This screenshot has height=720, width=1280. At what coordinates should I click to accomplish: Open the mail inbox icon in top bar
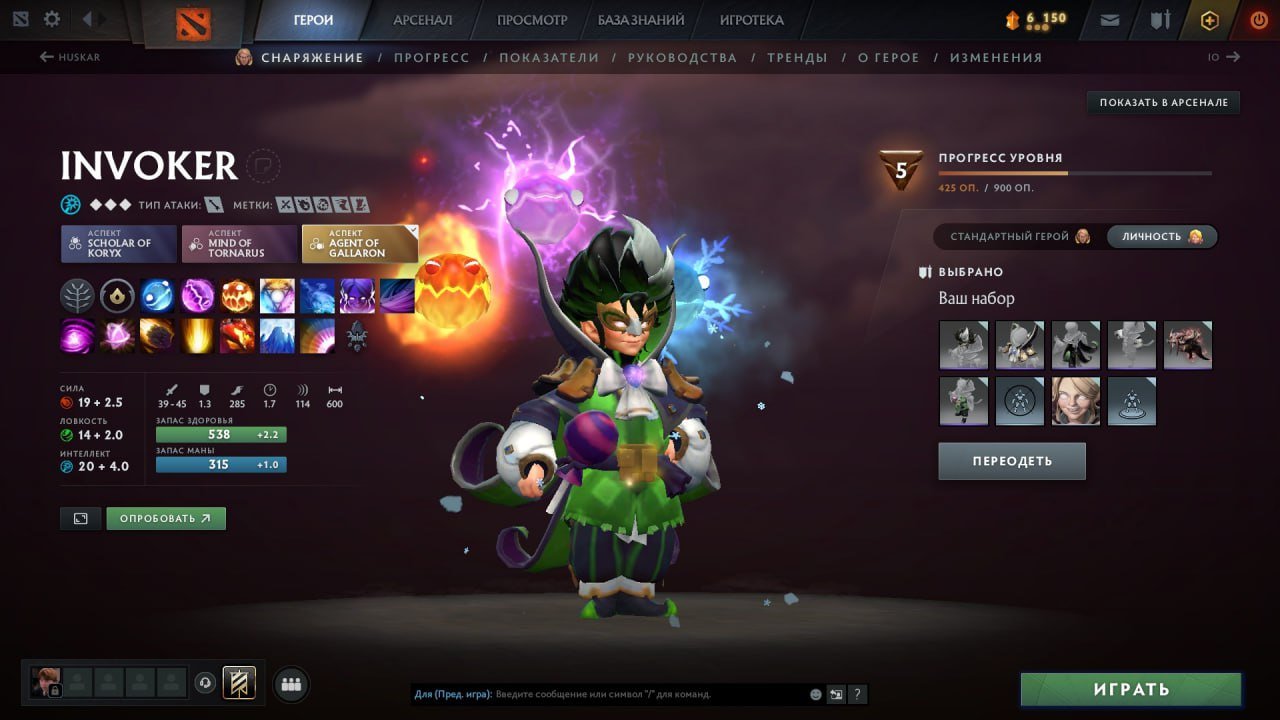[x=1108, y=18]
